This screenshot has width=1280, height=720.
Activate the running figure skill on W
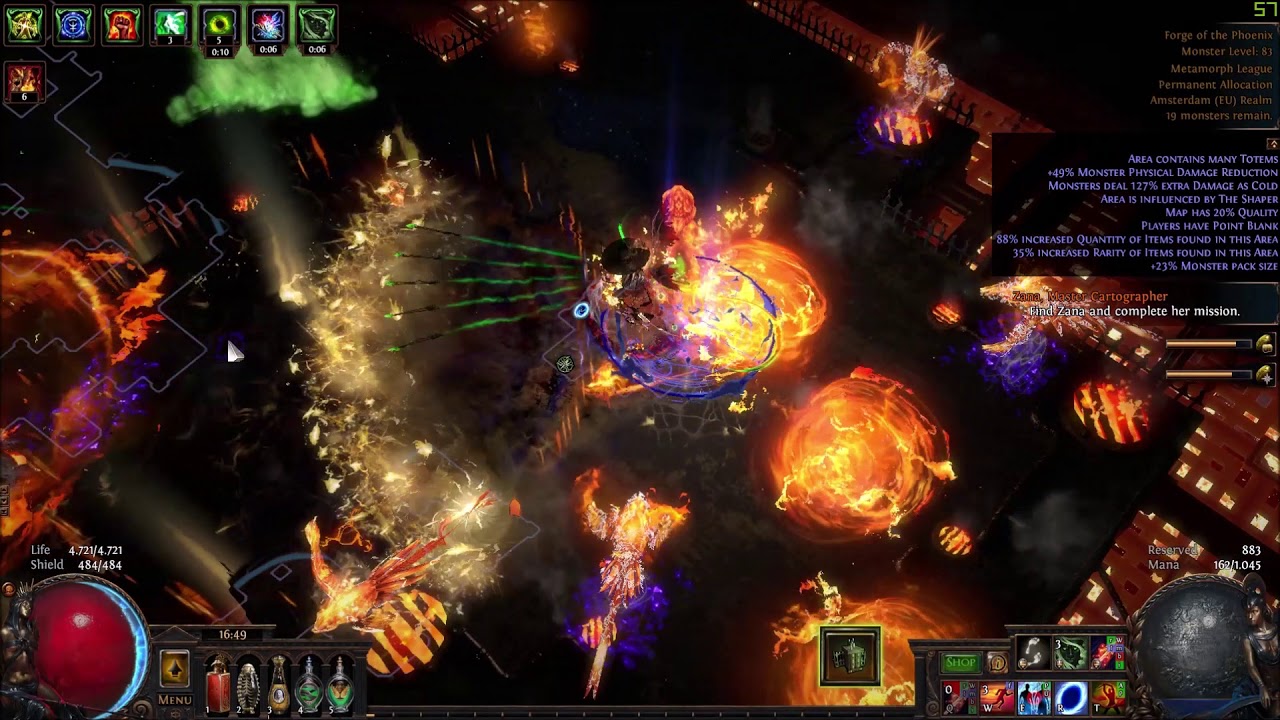pos(996,697)
